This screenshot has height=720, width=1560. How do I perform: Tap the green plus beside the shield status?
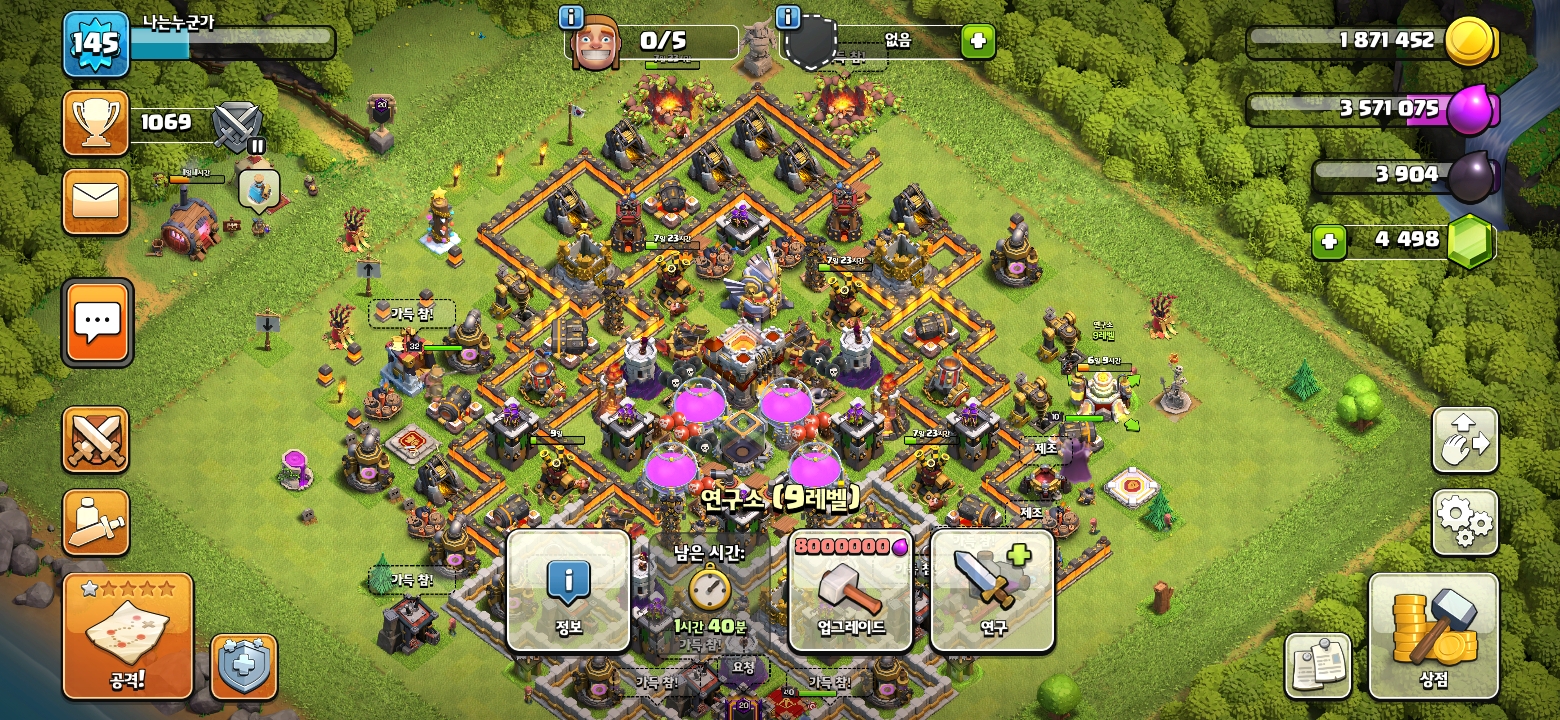point(977,41)
